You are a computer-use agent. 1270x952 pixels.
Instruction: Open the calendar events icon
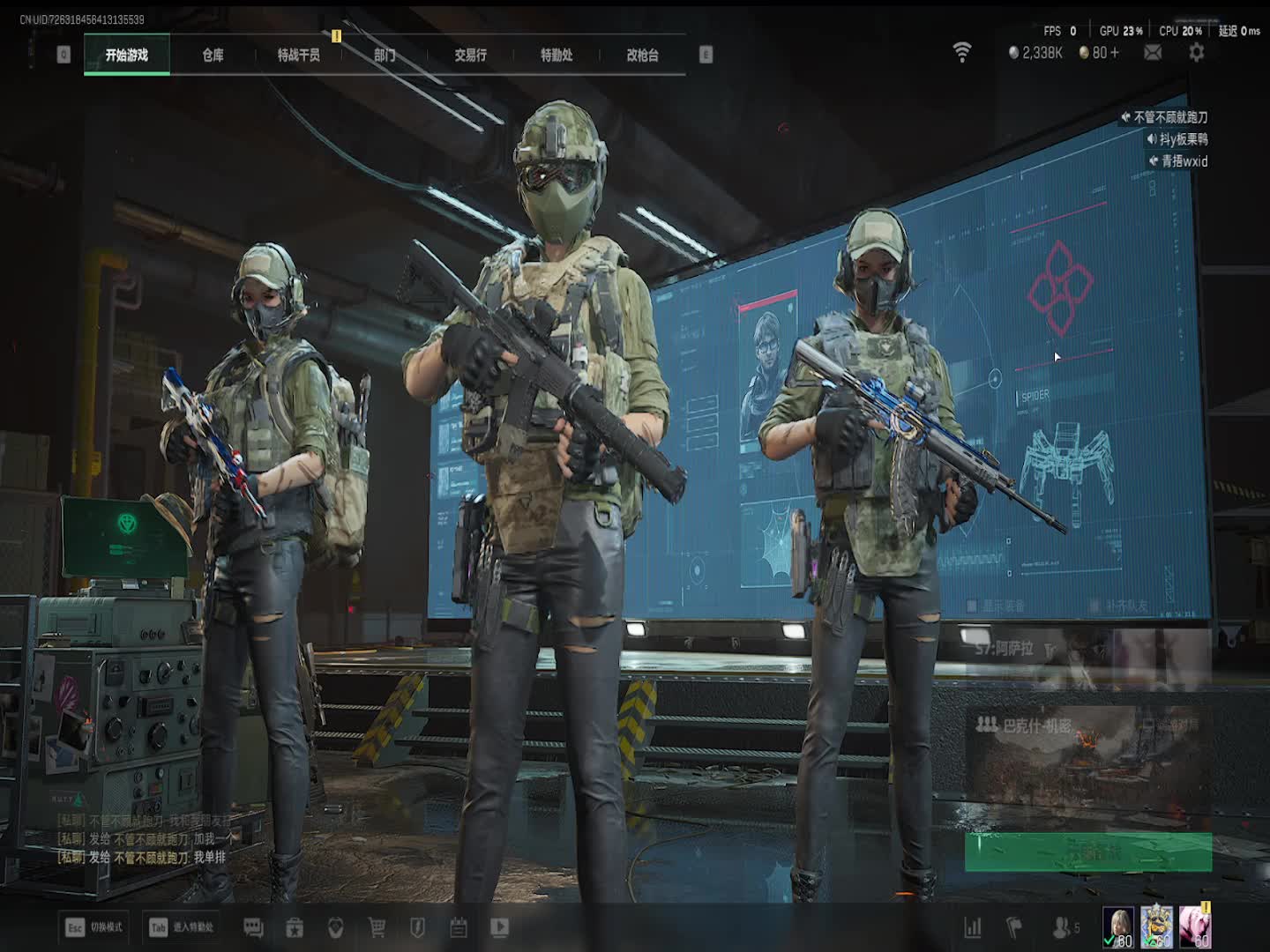(x=458, y=927)
